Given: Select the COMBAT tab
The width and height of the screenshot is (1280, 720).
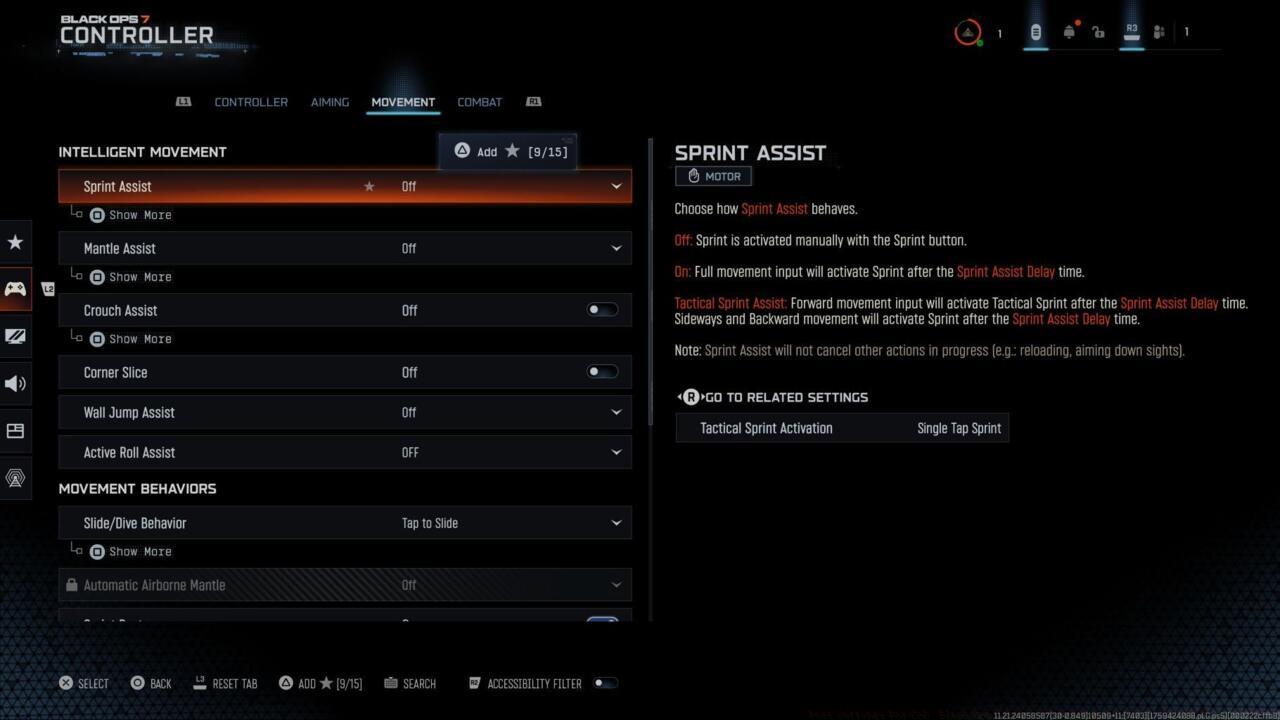Looking at the screenshot, I should tap(479, 101).
